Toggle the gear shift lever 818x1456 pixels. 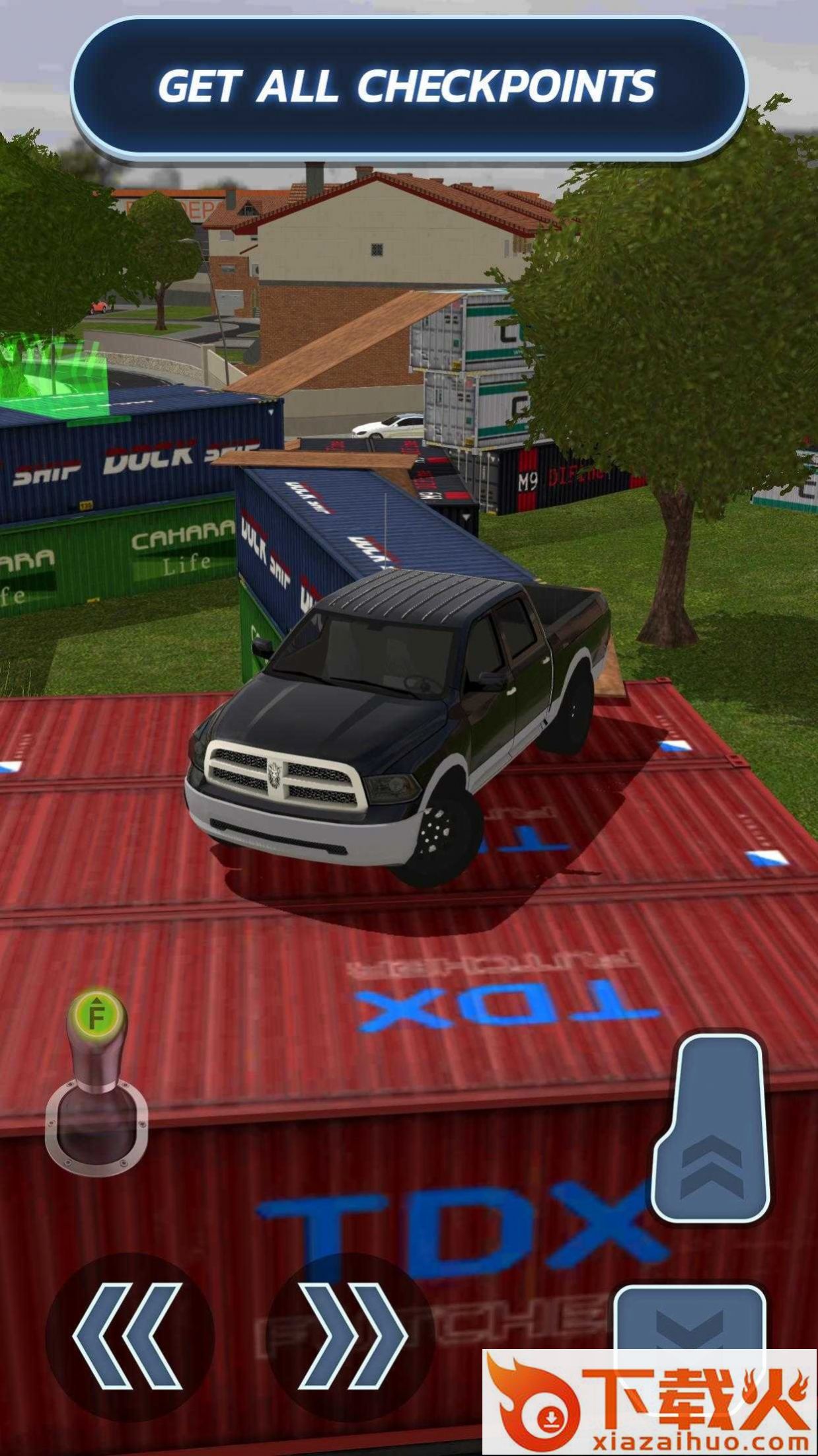pos(96,1083)
